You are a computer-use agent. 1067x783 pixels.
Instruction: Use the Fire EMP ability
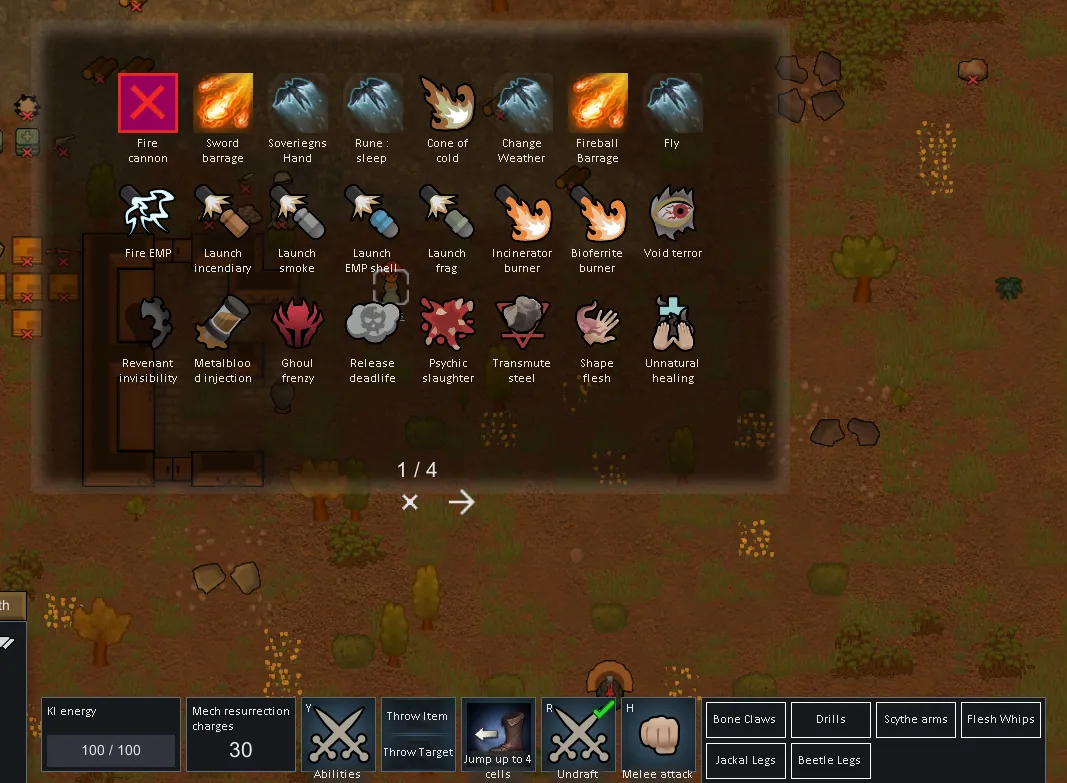[x=148, y=213]
